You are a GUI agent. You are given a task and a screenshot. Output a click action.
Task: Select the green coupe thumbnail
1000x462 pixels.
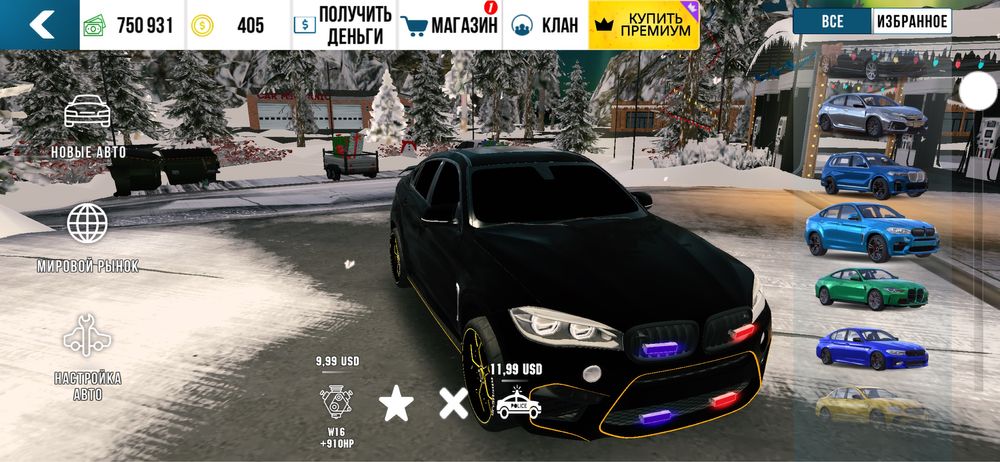pyautogui.click(x=872, y=289)
